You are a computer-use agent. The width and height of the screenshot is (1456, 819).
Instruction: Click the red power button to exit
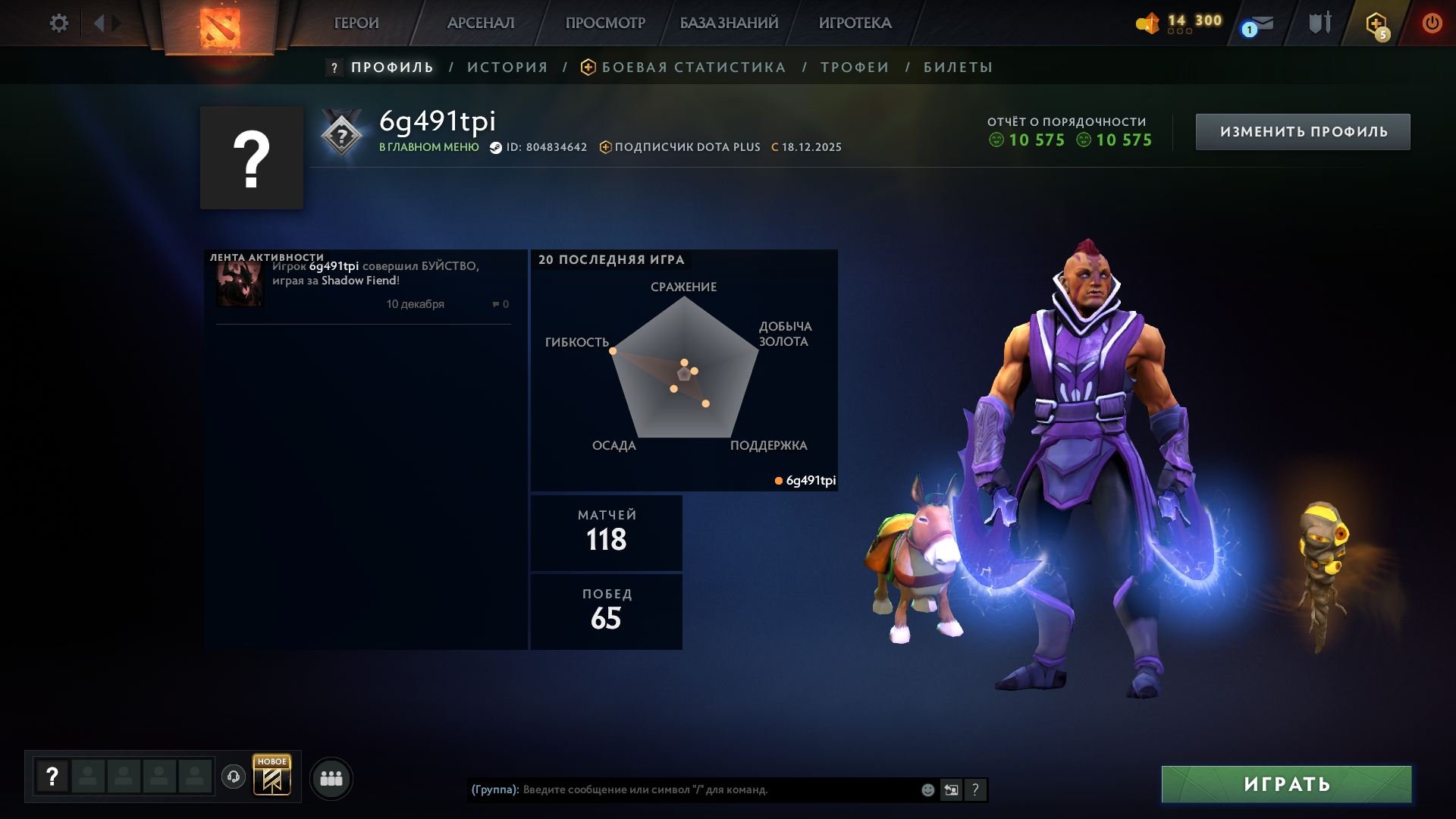(1432, 23)
